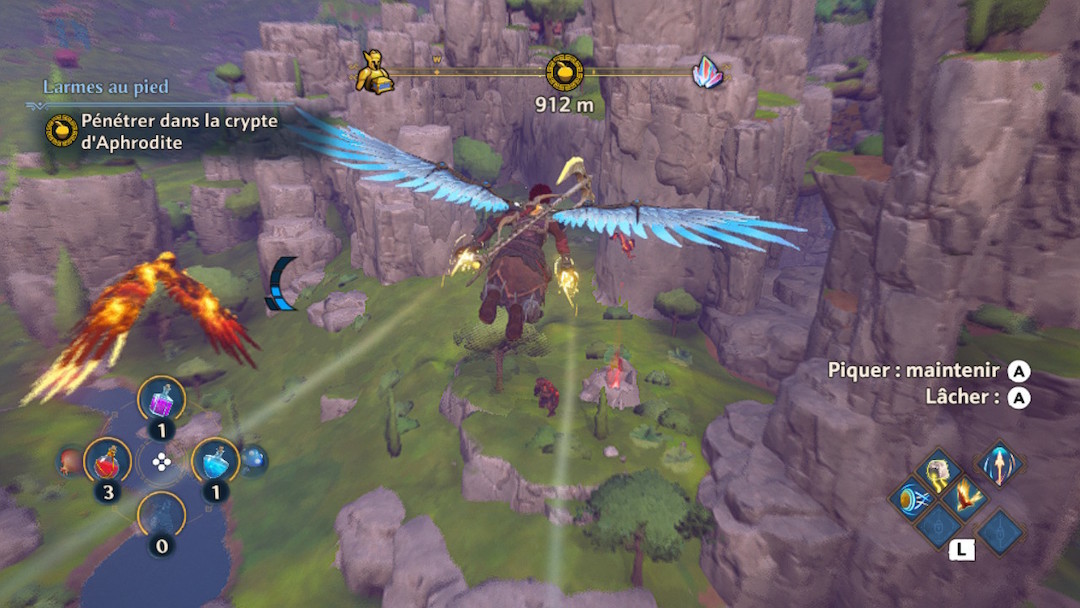This screenshot has width=1080, height=608.
Task: Select the empty bottom potion slot
Action: pyautogui.click(x=161, y=516)
